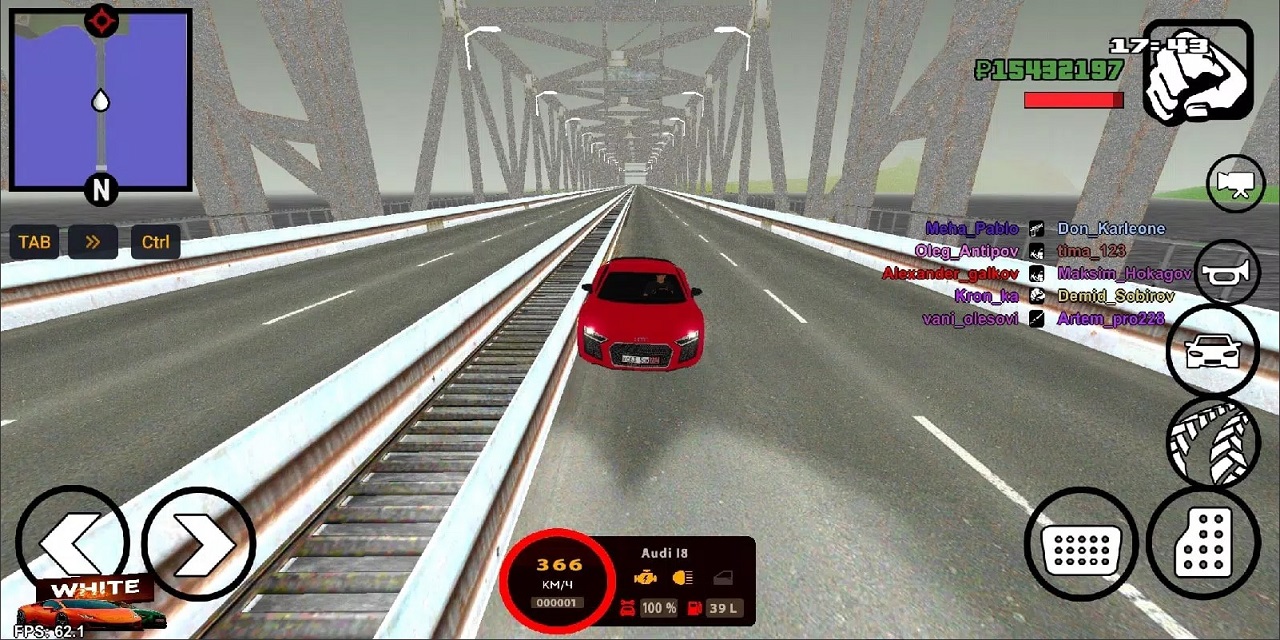
Task: Tap the fist weapon icon
Action: tap(1197, 72)
